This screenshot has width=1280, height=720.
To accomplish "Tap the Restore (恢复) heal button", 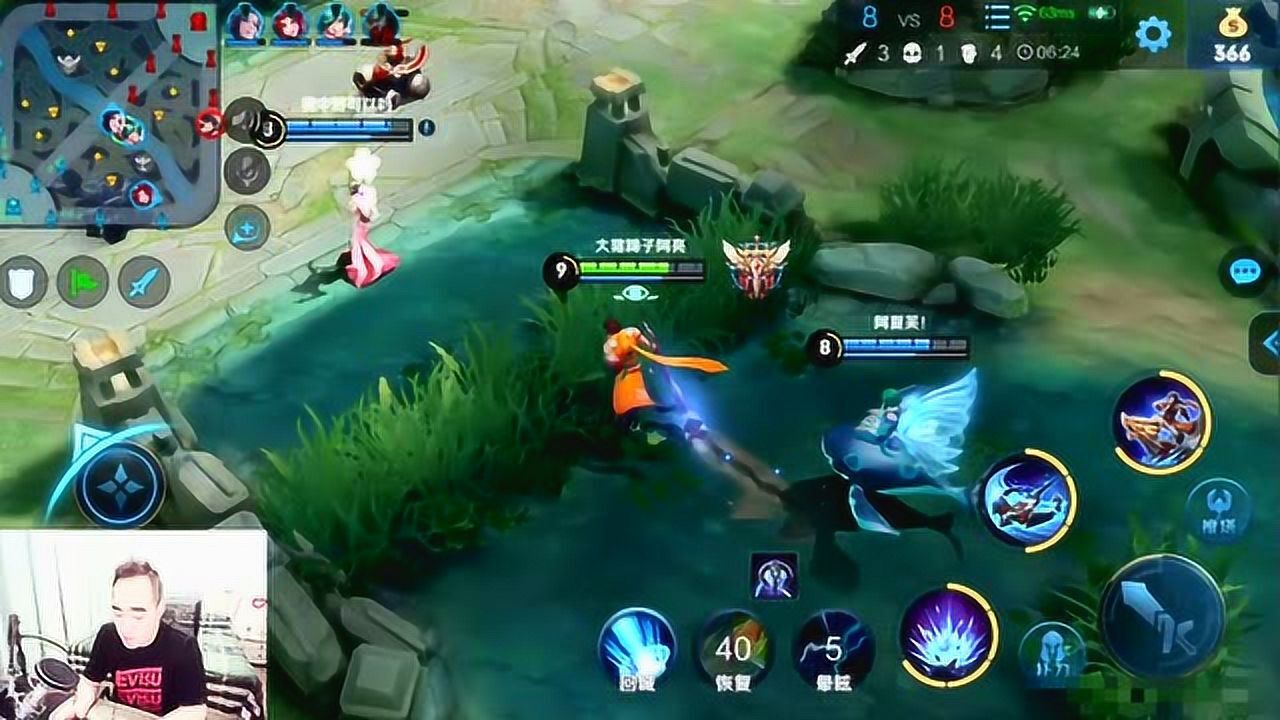I will click(x=734, y=648).
